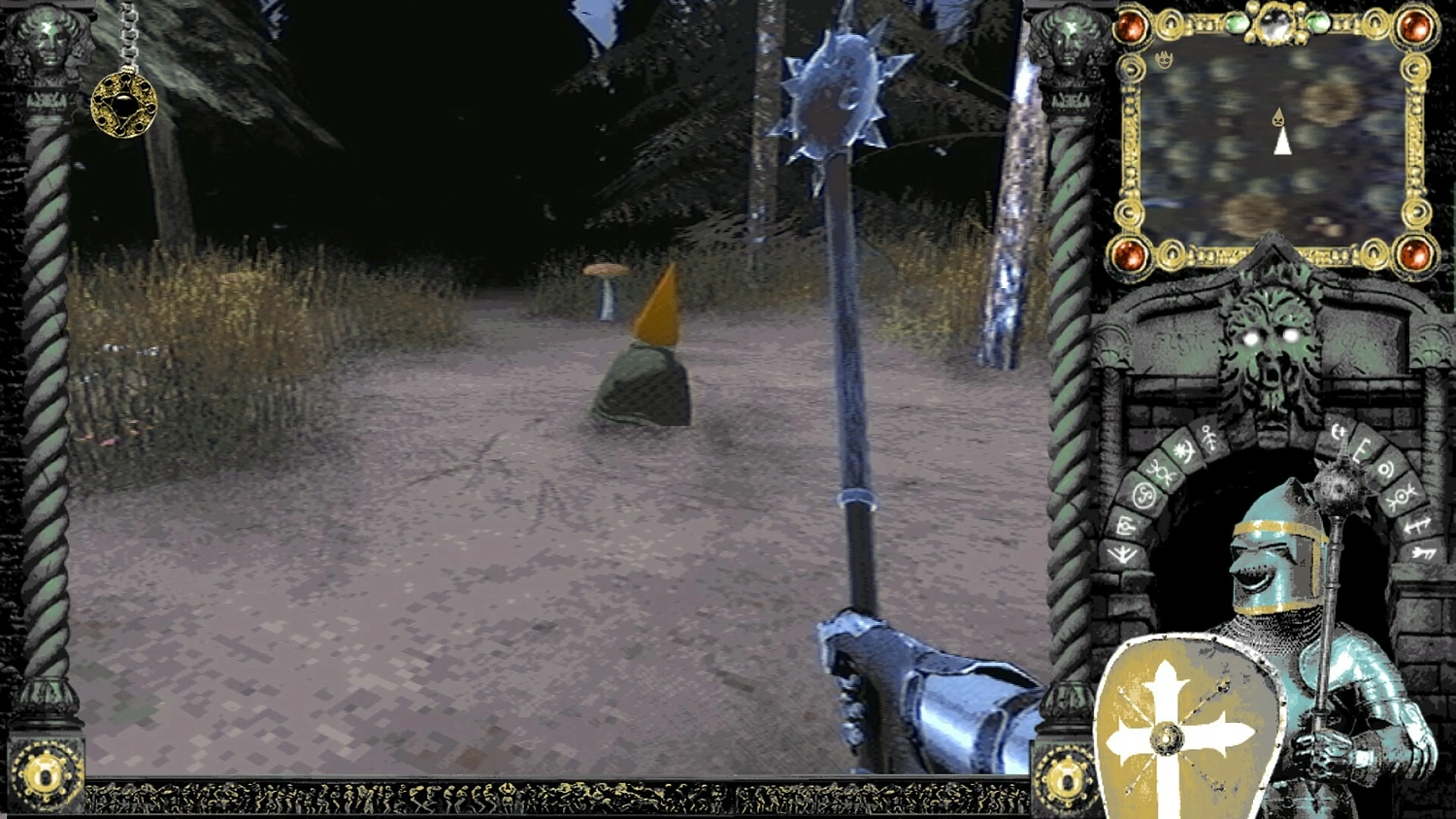Click the grinning face marker inside the minimap
This screenshot has width=1456, height=819.
coord(1164,57)
